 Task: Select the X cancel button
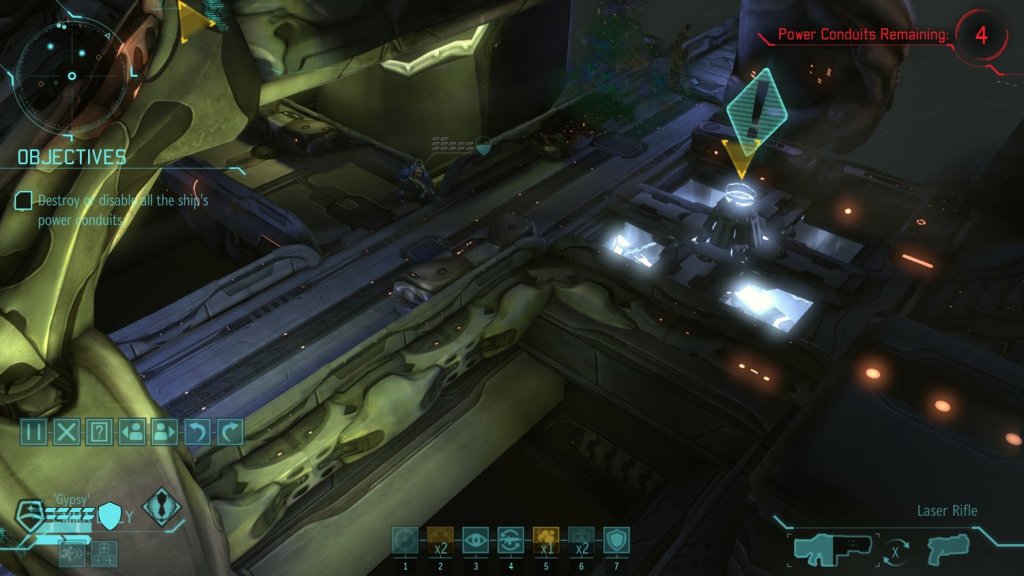66,432
